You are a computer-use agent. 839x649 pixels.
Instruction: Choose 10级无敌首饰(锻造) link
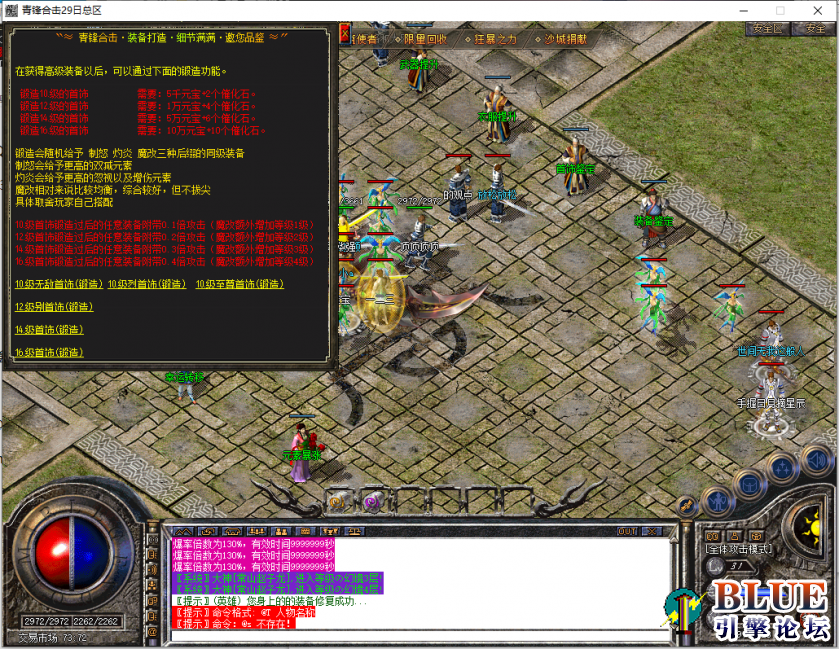59,284
